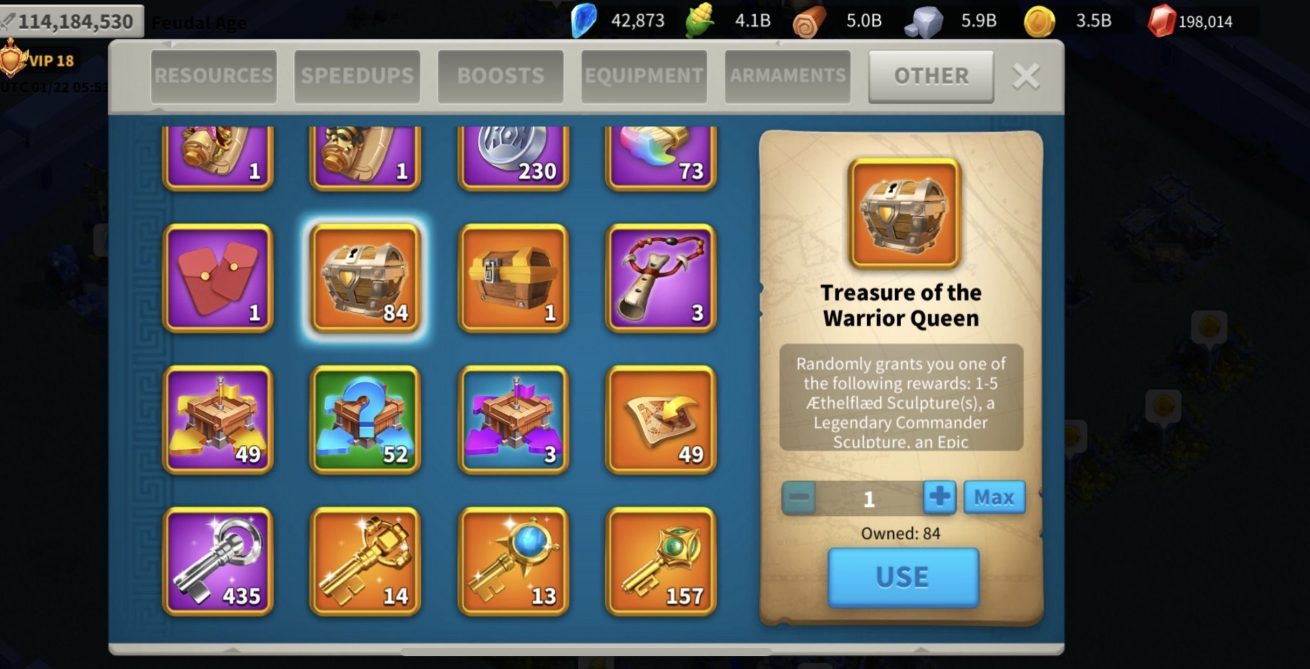Image resolution: width=1310 pixels, height=669 pixels.
Task: Select the horn item with quantity 3
Action: (x=661, y=278)
